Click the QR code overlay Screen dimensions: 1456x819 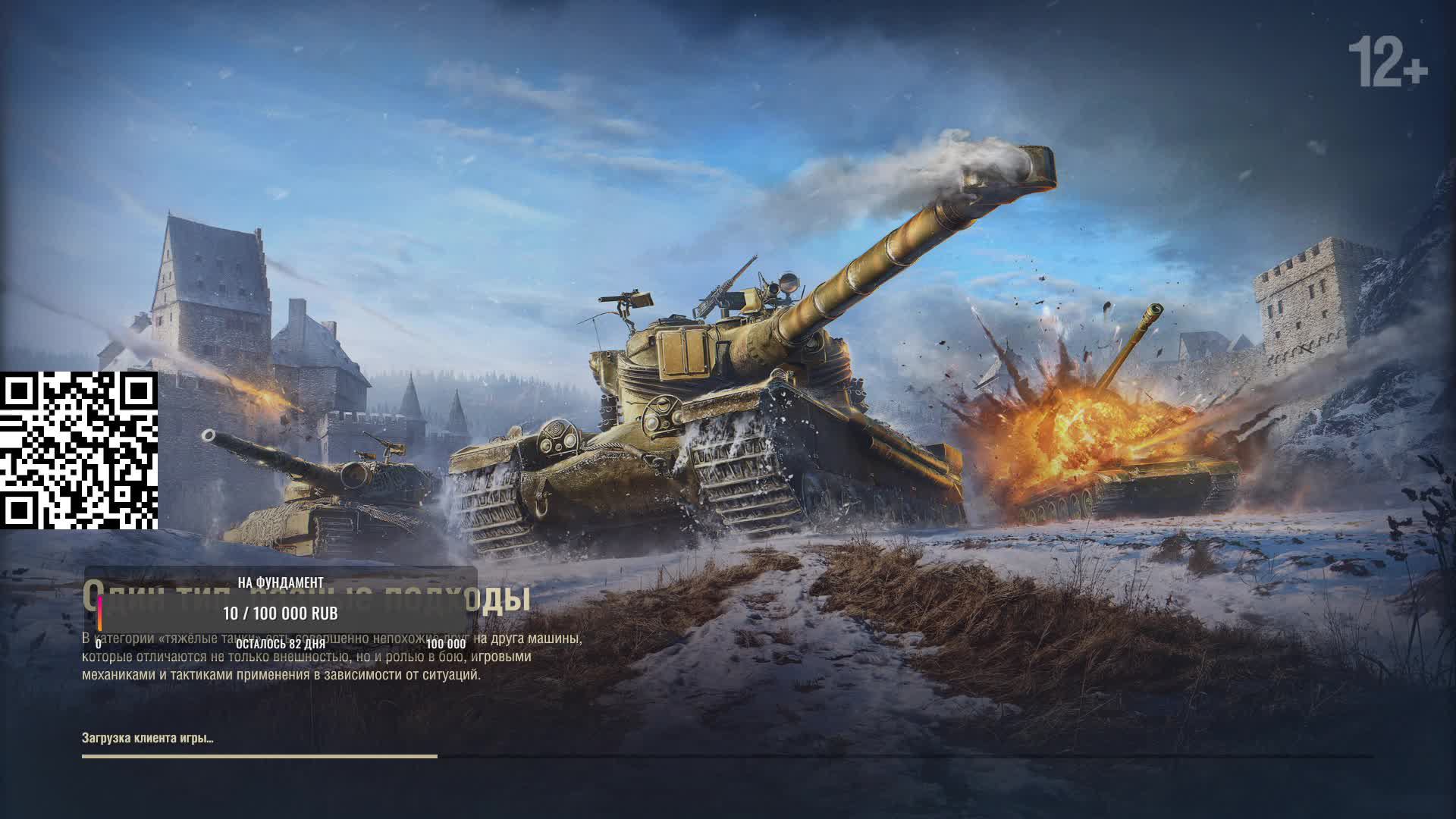click(x=79, y=450)
